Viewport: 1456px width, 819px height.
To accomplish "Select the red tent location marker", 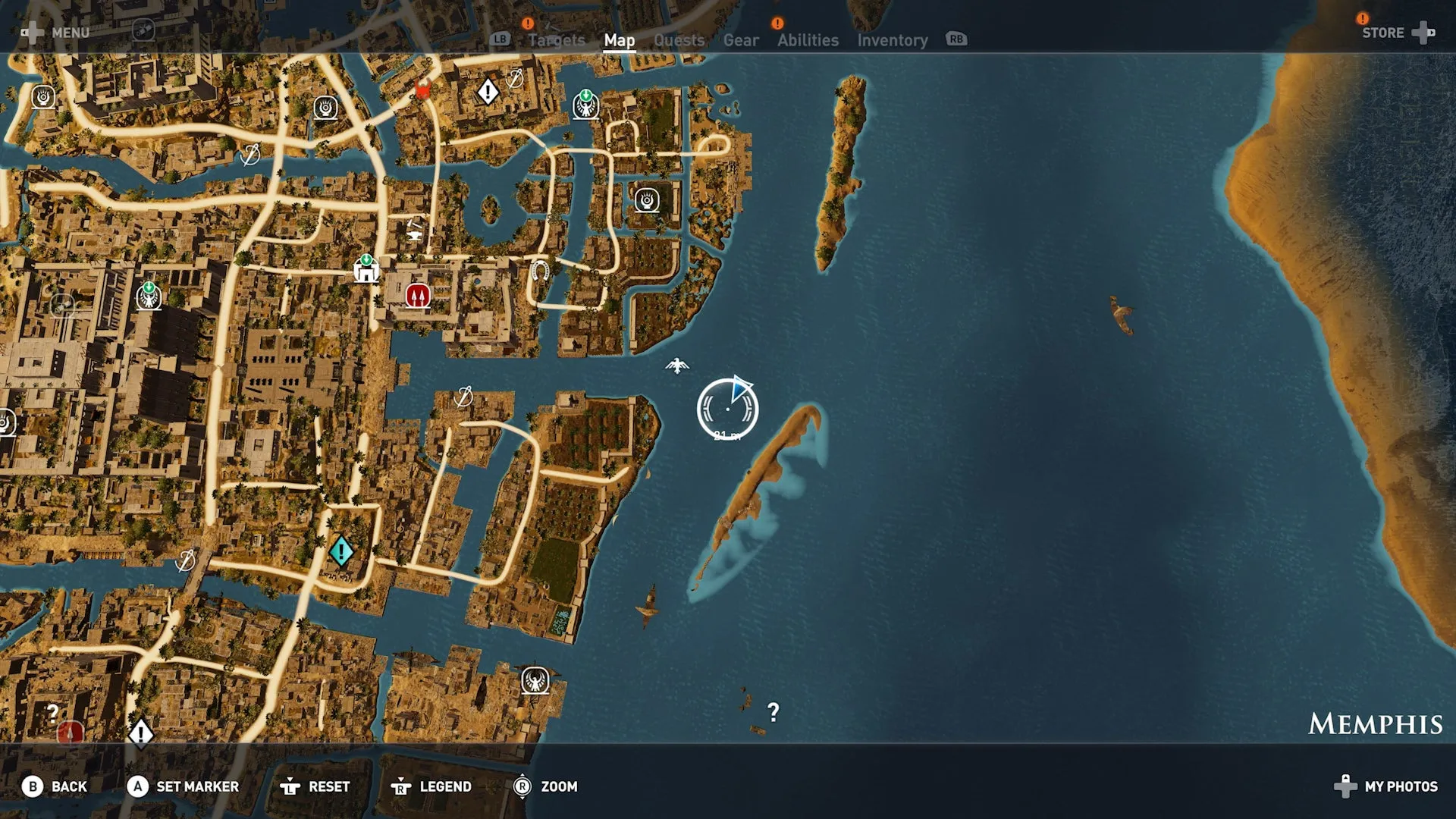I will 418,295.
